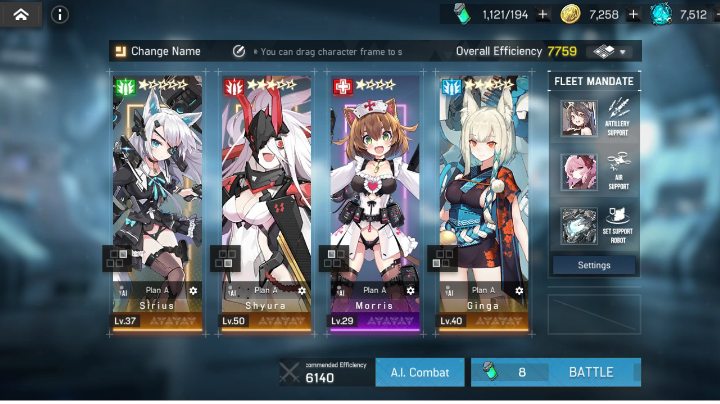The height and width of the screenshot is (404, 720).
Task: Open the info circle icon
Action: point(60,14)
